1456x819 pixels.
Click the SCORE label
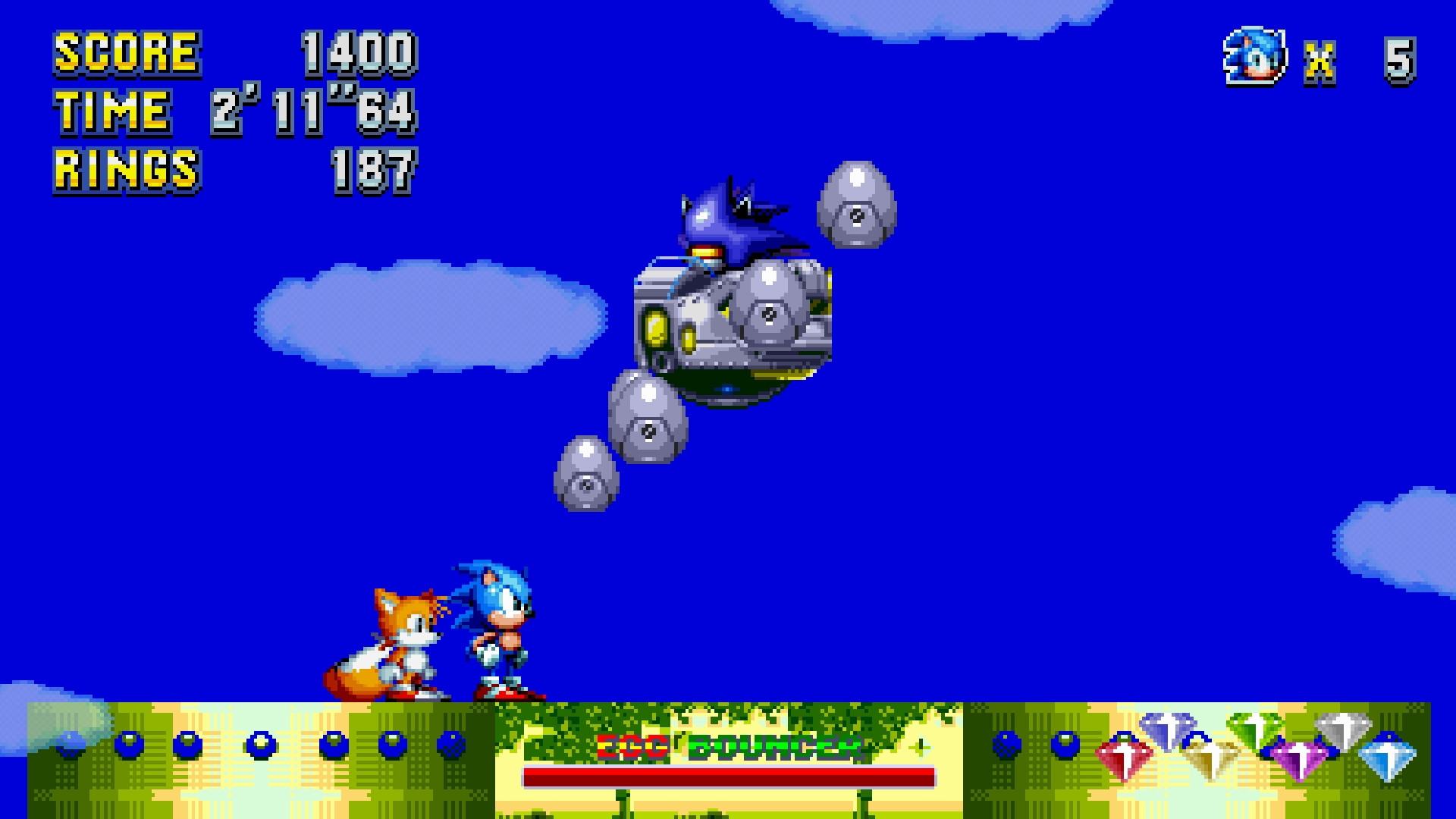click(x=125, y=53)
